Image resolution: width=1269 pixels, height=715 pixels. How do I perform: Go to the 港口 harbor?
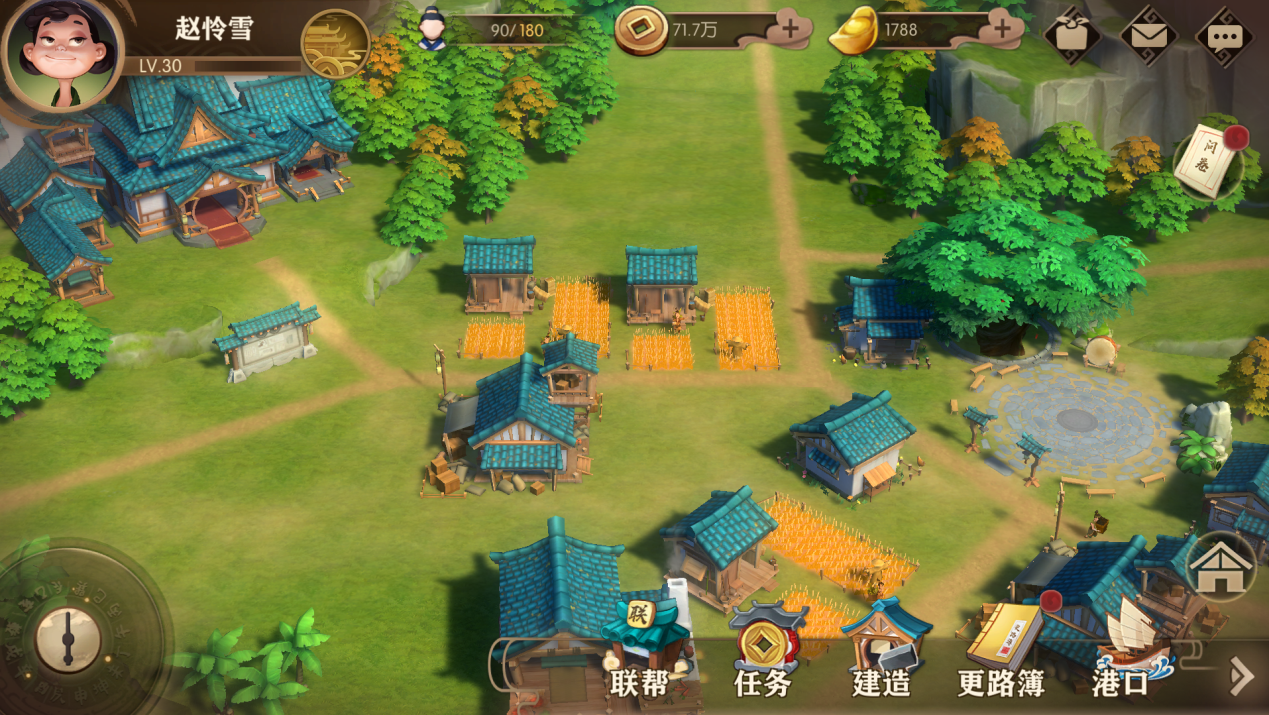click(1122, 650)
